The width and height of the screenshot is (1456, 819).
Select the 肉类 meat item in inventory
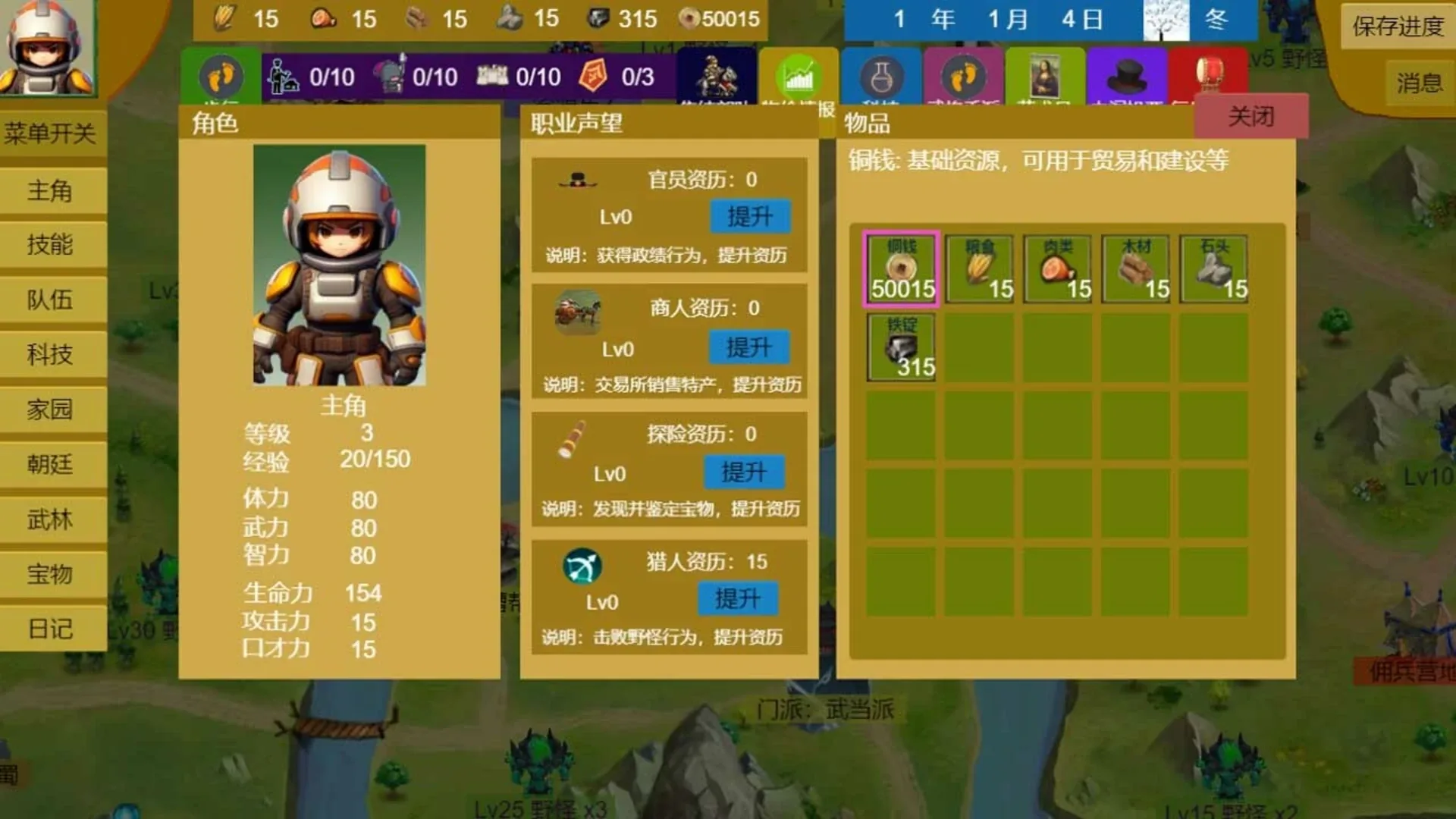click(x=1056, y=267)
